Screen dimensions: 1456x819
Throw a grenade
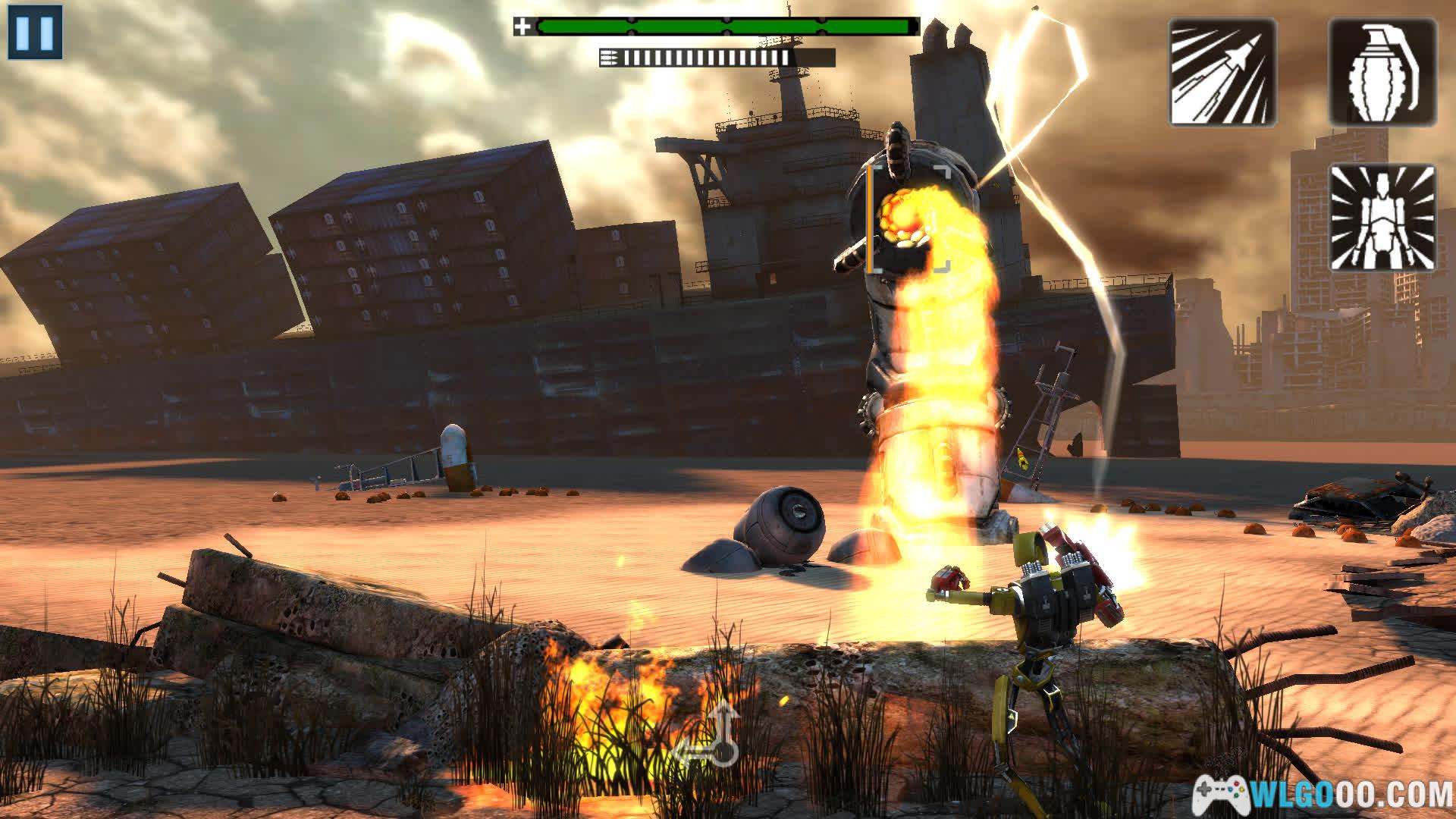pos(1382,73)
